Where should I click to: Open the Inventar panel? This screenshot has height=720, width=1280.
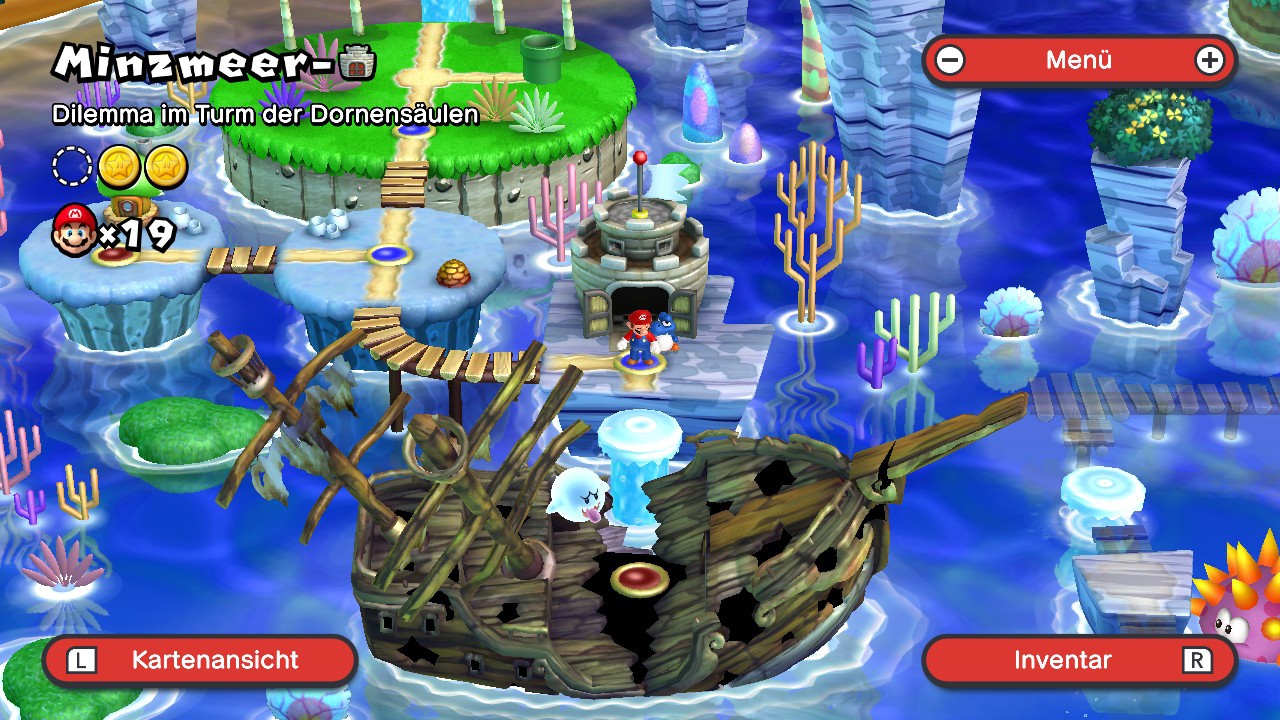click(x=1079, y=660)
